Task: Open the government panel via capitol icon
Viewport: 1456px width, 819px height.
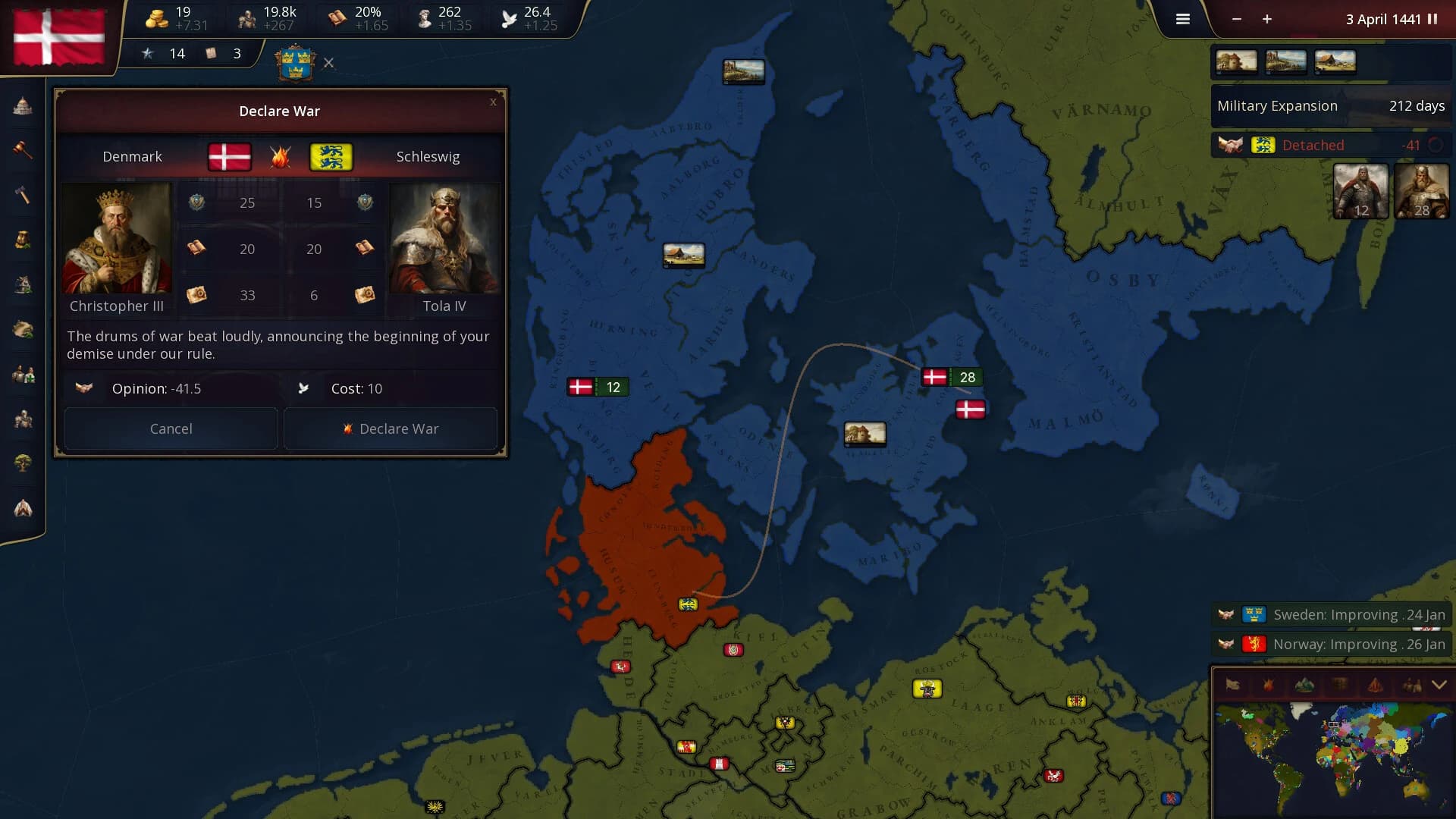Action: point(23,106)
